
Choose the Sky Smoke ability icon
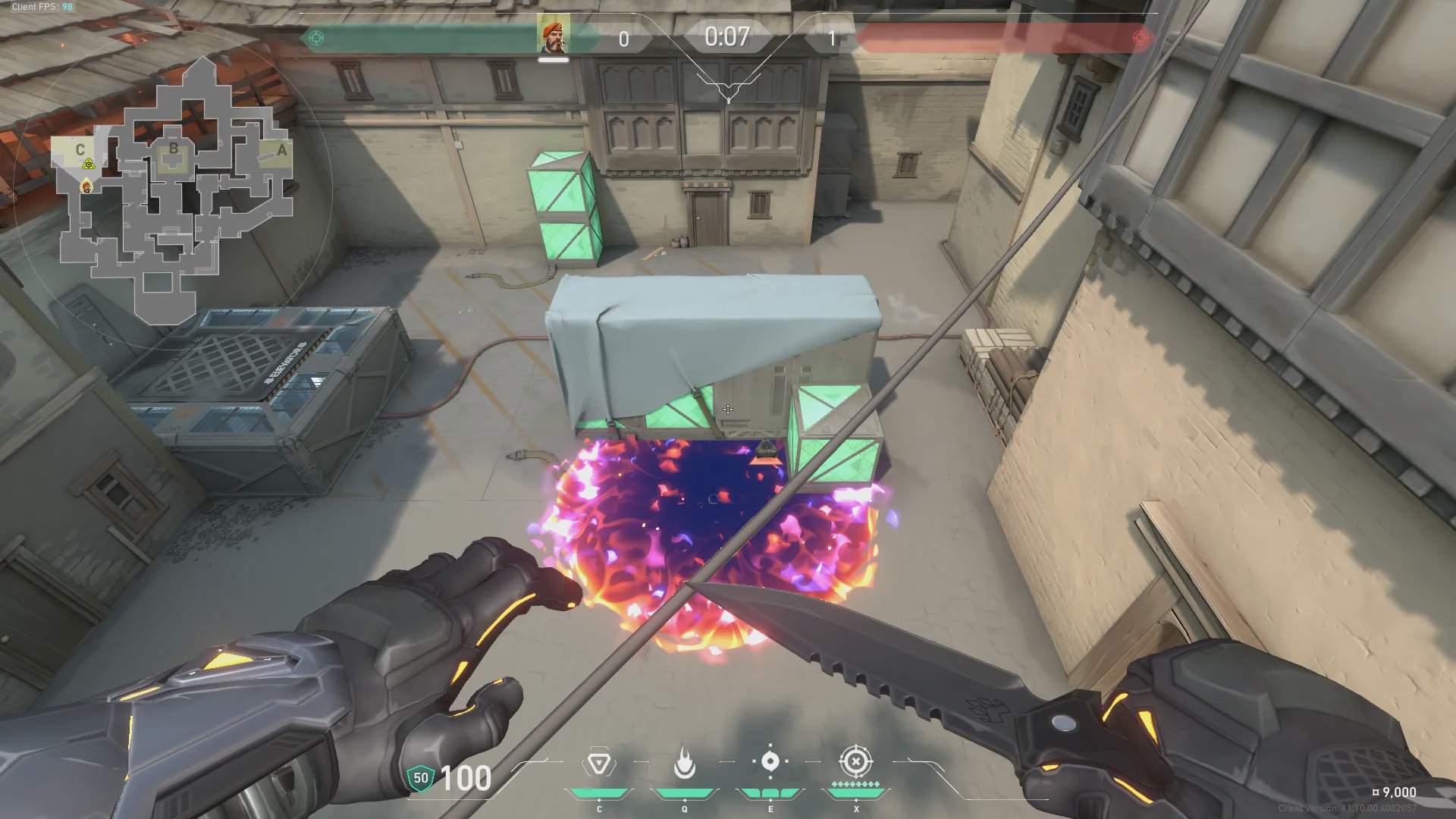click(x=770, y=761)
